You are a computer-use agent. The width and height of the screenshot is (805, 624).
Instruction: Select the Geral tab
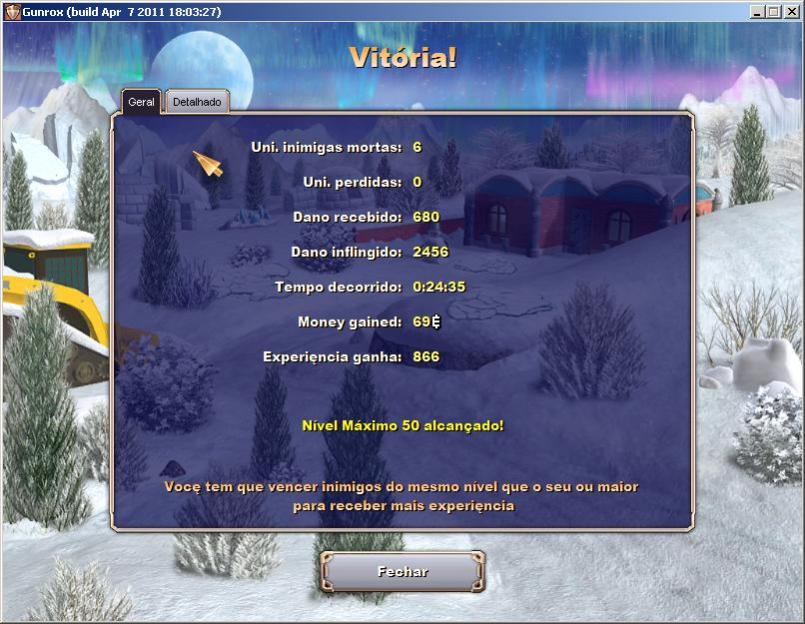coord(141,102)
